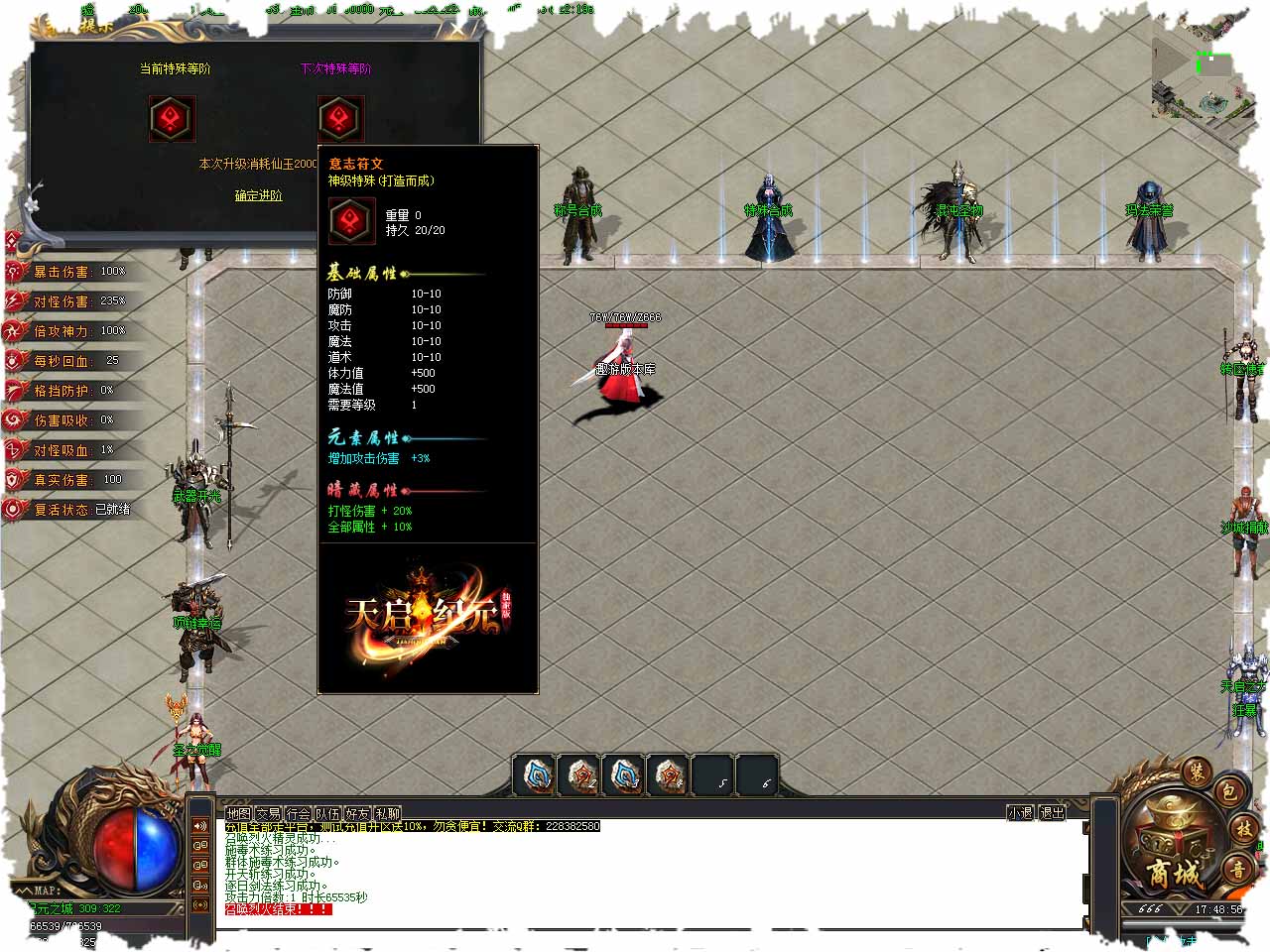Open the 包 bag inventory
Image resolution: width=1270 pixels, height=952 pixels.
point(1228,790)
